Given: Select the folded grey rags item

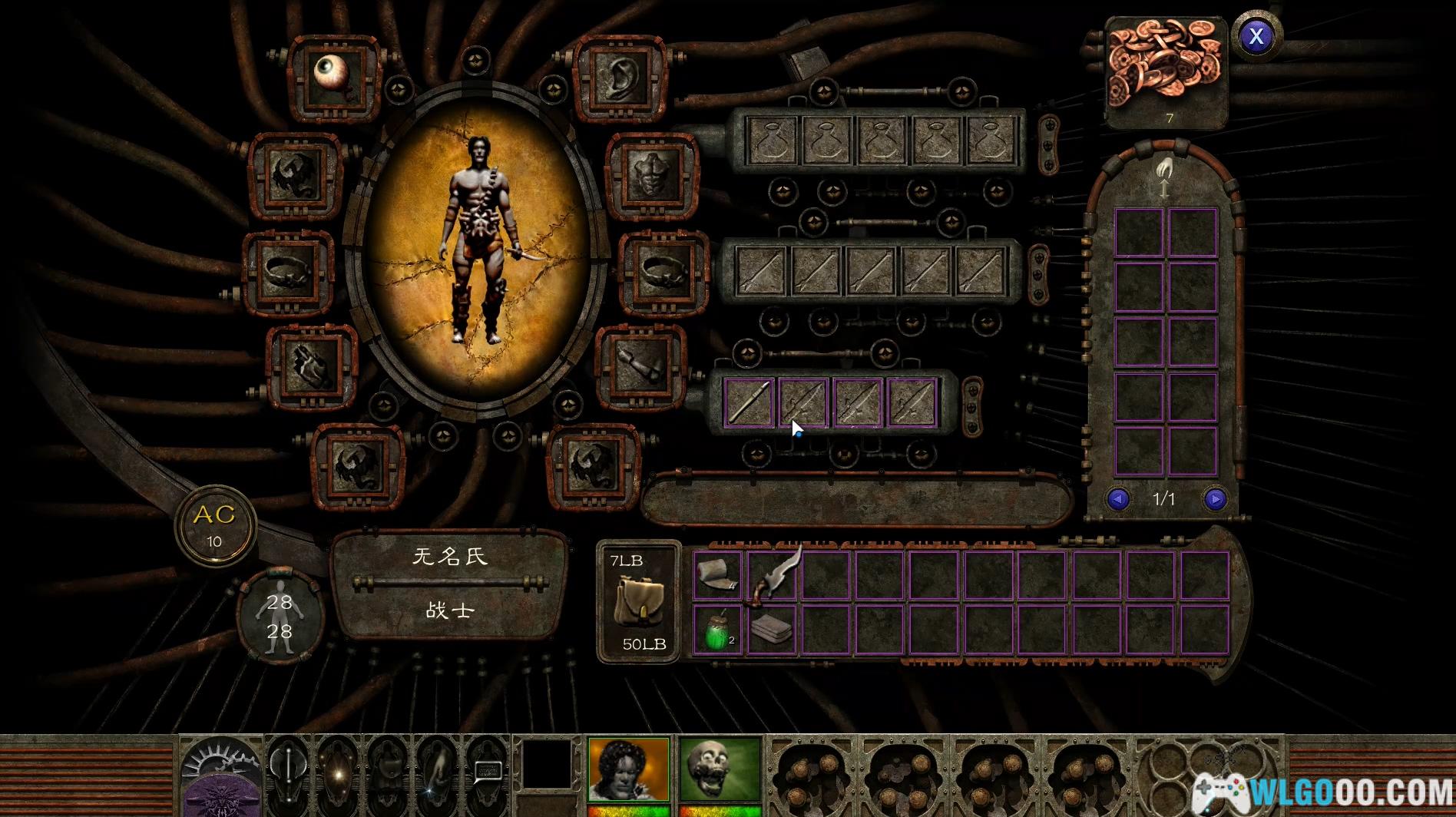Looking at the screenshot, I should (773, 629).
